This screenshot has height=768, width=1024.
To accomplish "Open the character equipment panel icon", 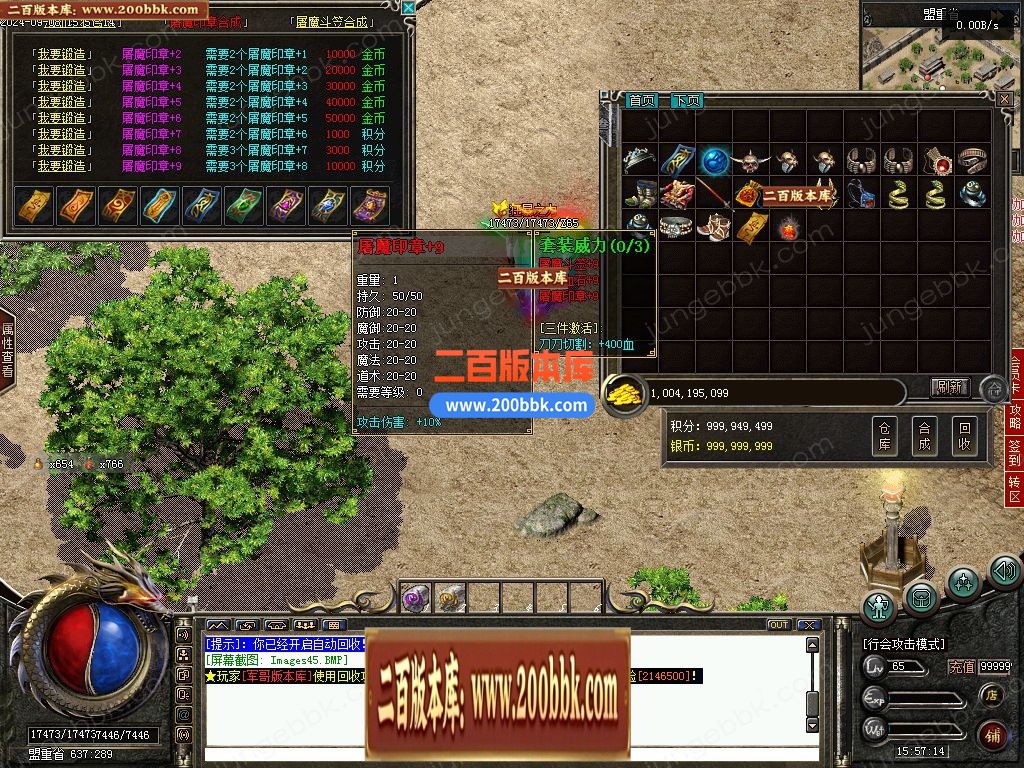I will pyautogui.click(x=879, y=606).
